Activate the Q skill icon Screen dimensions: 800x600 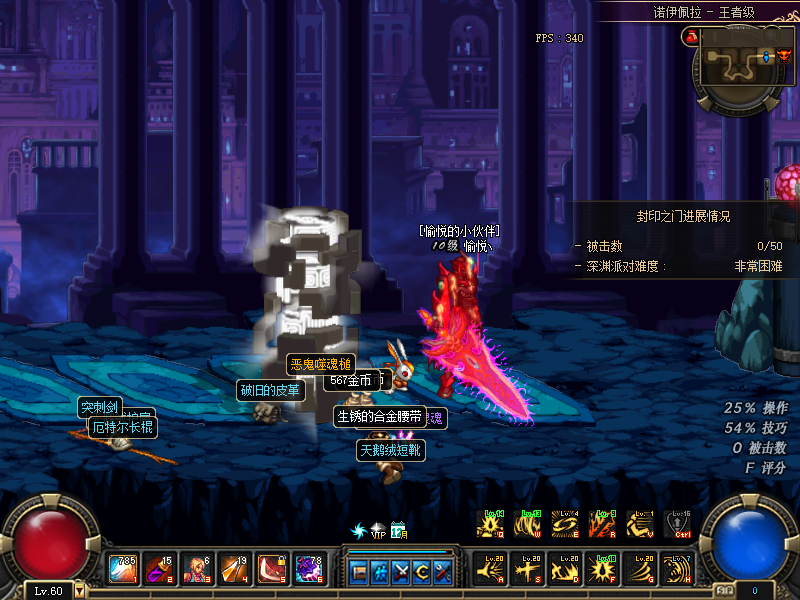492,524
